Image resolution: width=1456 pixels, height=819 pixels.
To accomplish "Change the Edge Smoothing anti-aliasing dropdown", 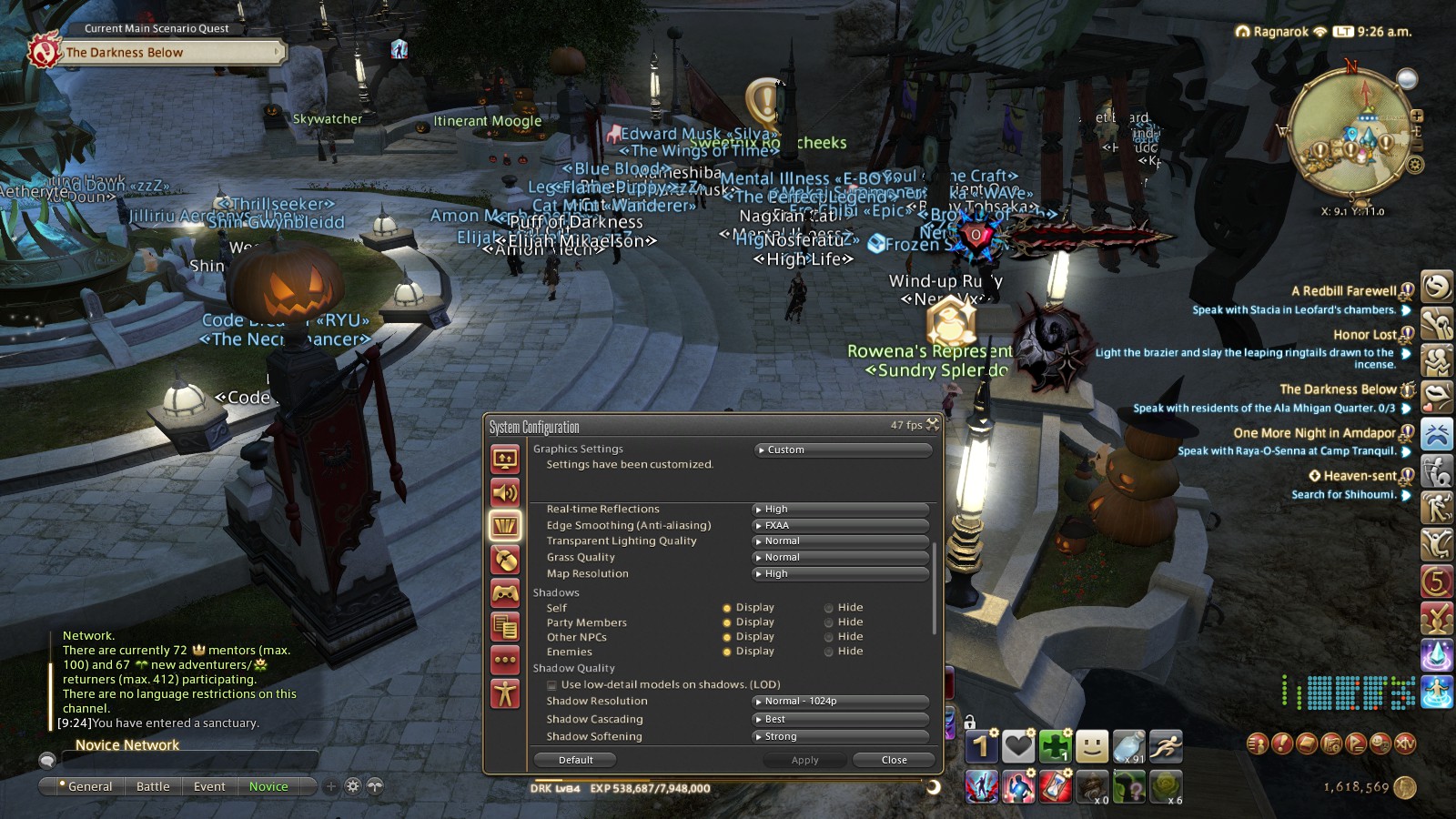I will 841,525.
